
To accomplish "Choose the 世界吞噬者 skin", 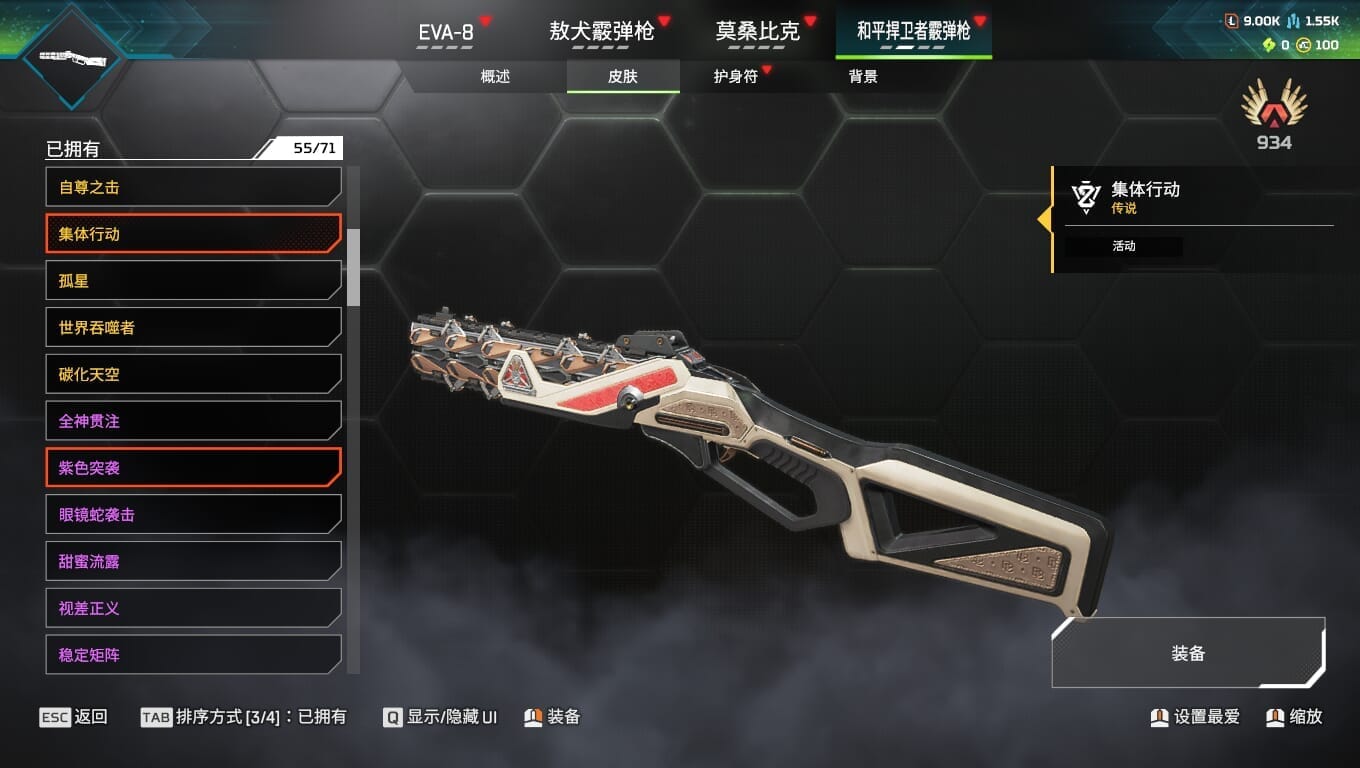I will [x=193, y=328].
